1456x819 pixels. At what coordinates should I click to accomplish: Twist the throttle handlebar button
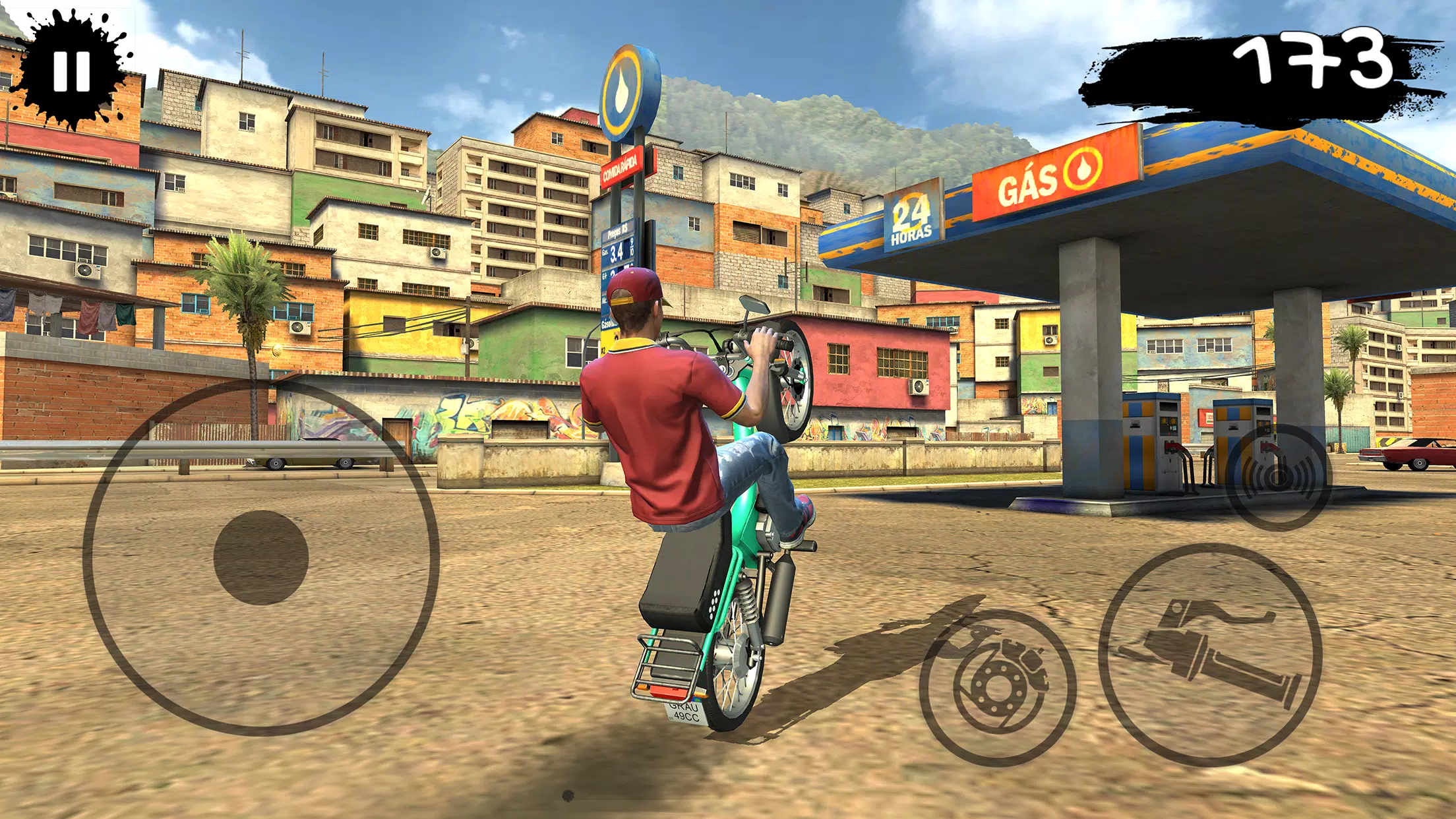point(1210,655)
